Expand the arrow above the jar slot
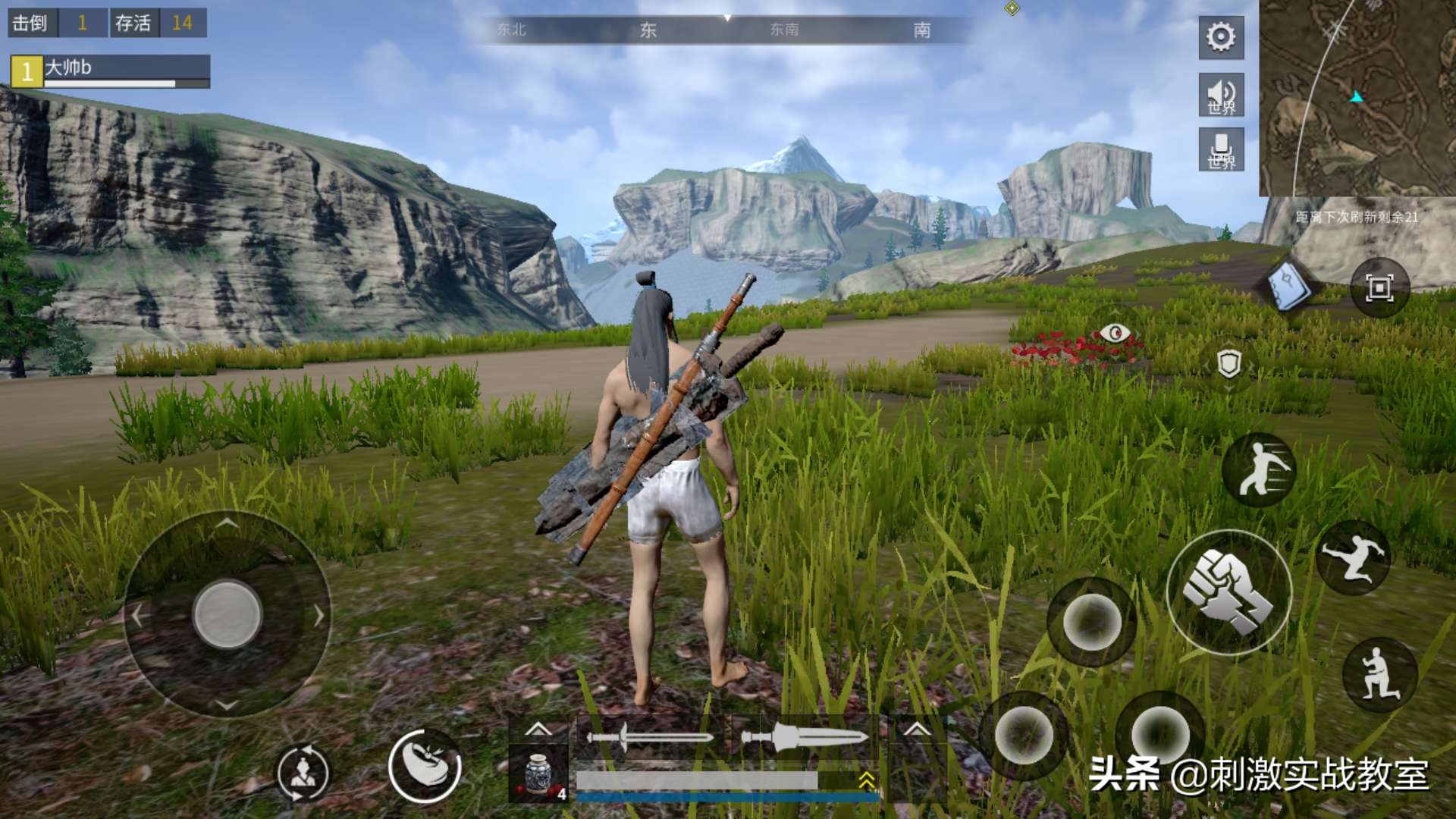The height and width of the screenshot is (819, 1456). coord(538,730)
